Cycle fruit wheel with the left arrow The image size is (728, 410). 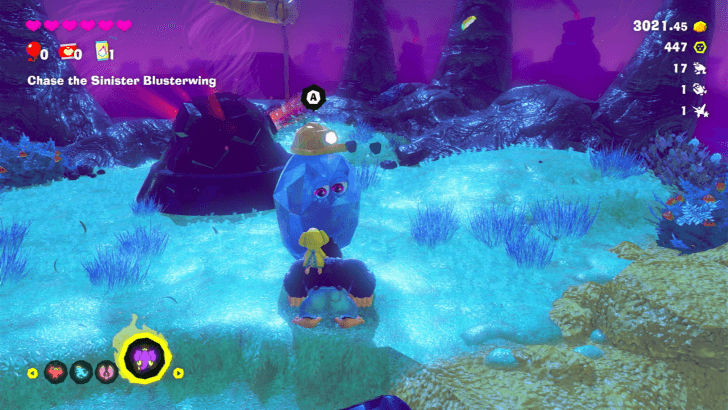[33, 373]
